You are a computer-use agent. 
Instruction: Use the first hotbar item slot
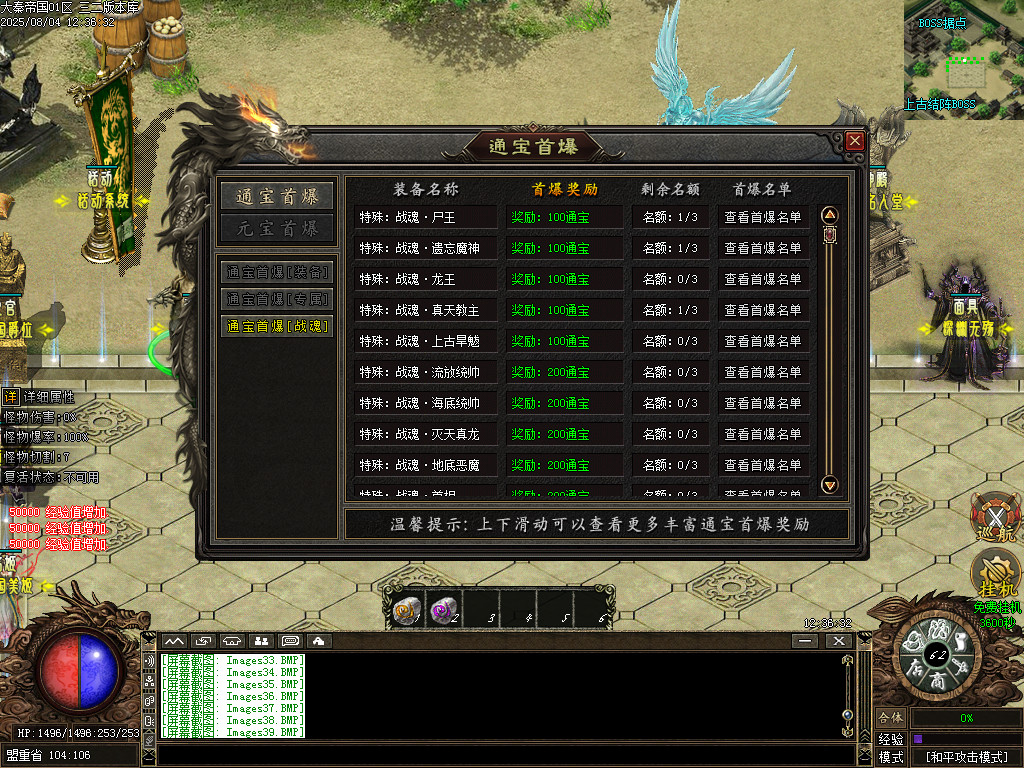pos(407,610)
